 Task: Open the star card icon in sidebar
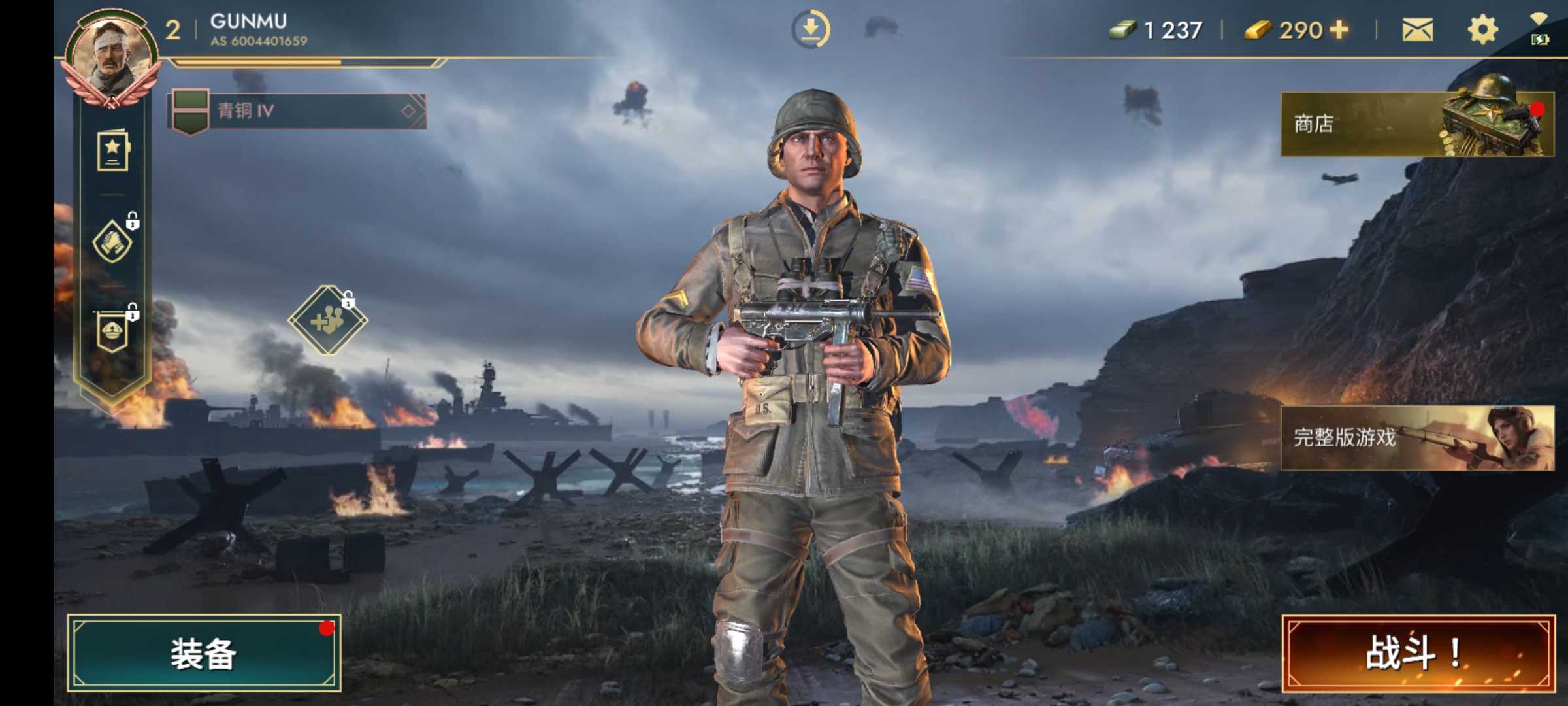coord(113,151)
